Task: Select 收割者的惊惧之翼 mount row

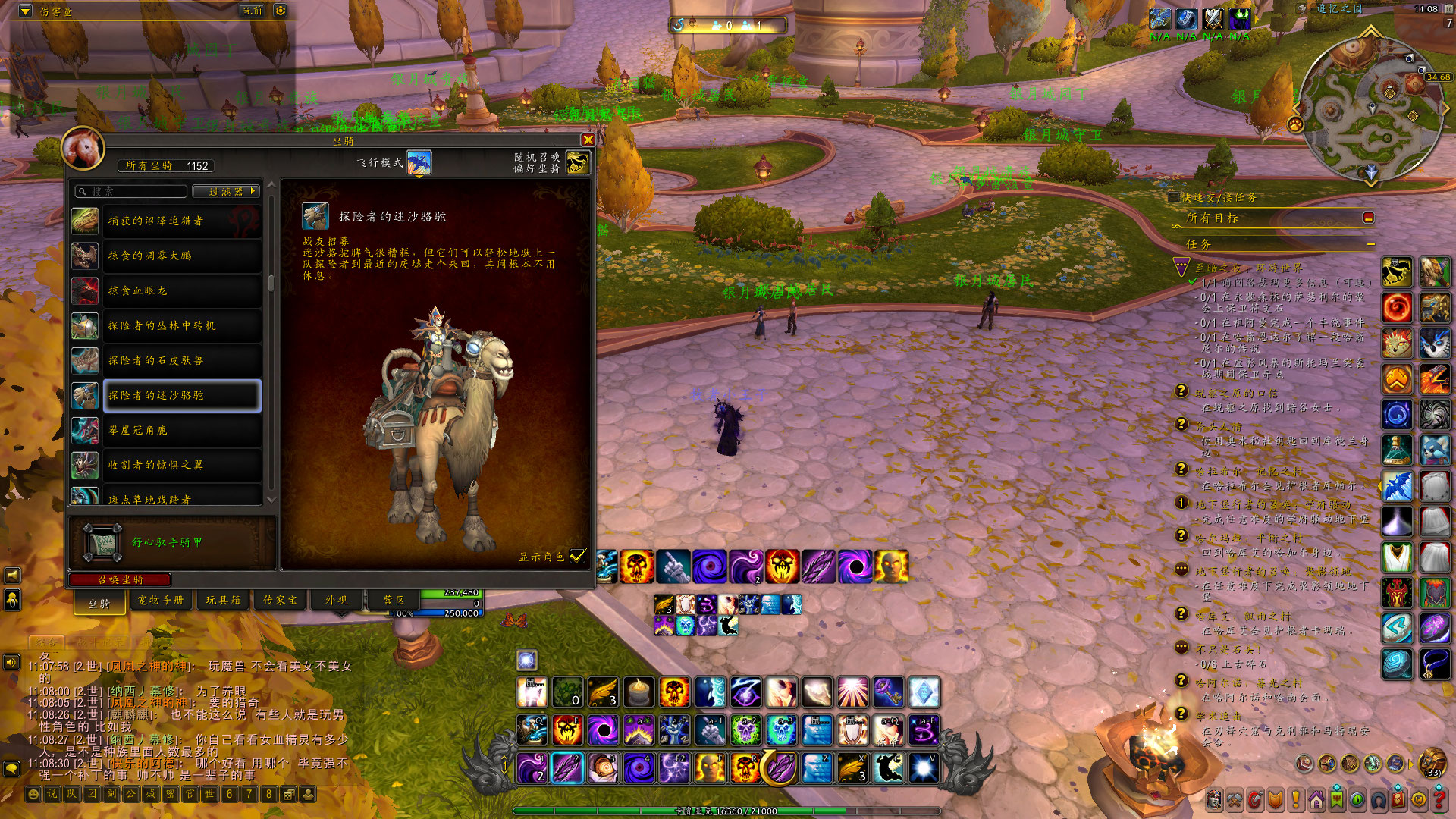Action: (180, 465)
